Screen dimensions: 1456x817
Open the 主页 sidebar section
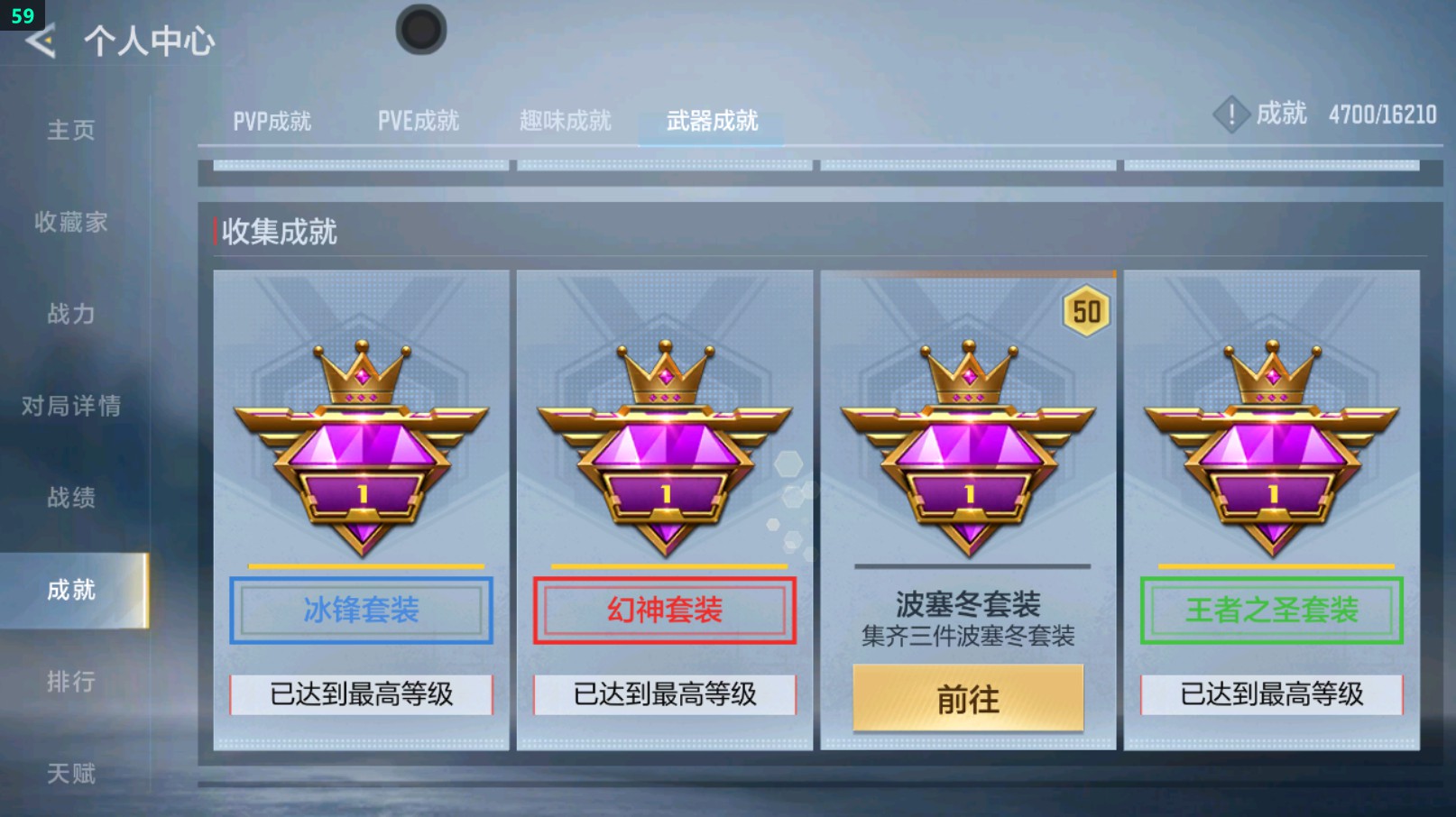pos(70,130)
